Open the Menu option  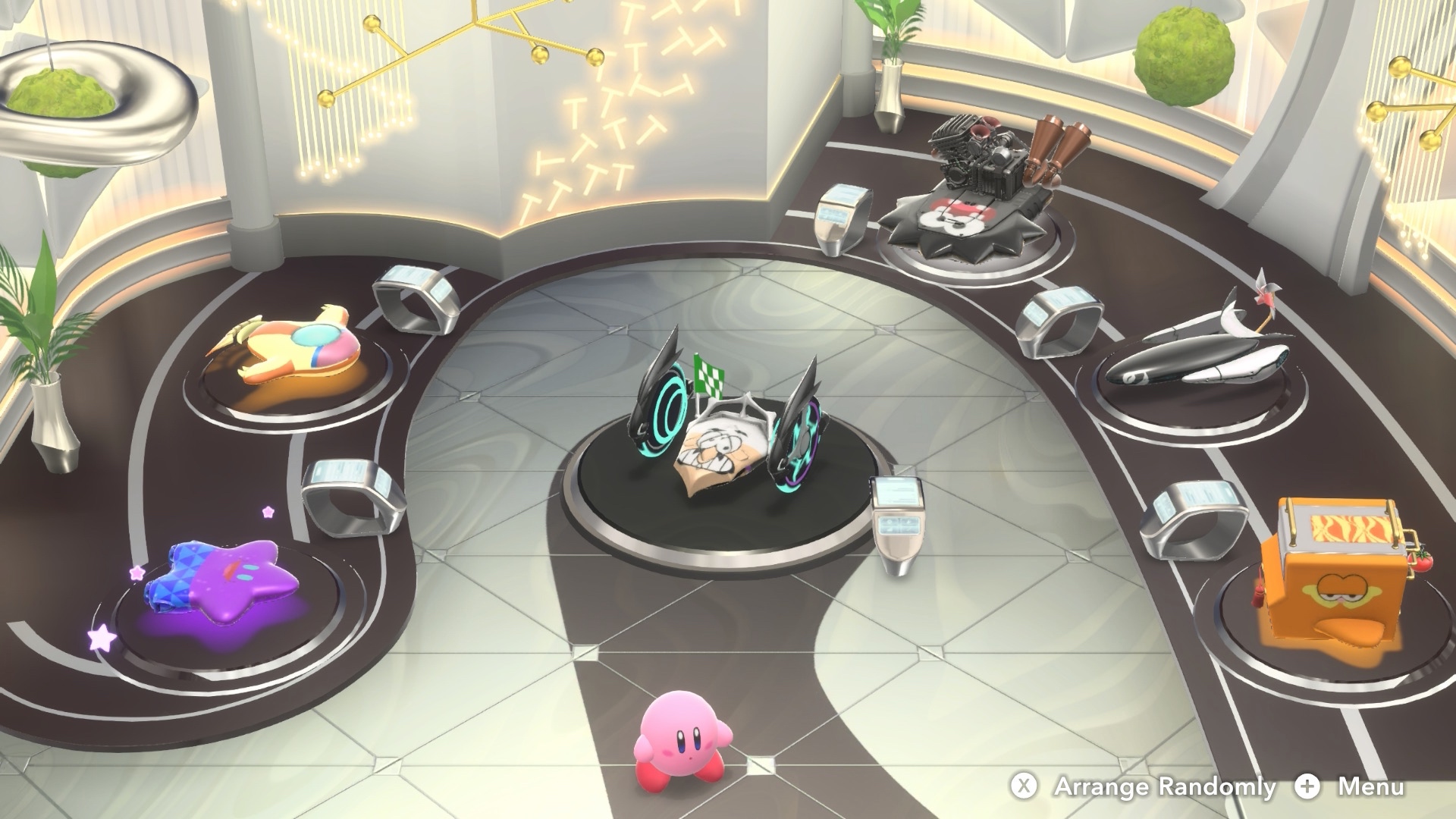click(1352, 786)
